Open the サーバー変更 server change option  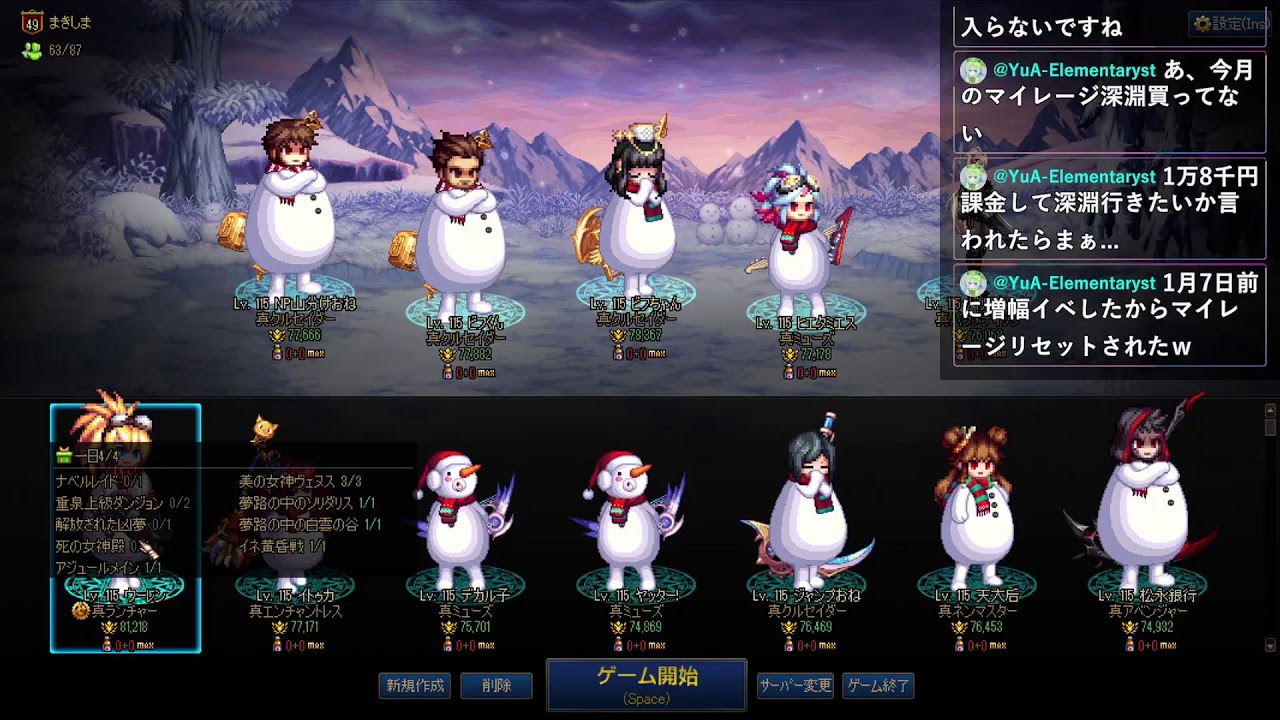click(x=794, y=686)
